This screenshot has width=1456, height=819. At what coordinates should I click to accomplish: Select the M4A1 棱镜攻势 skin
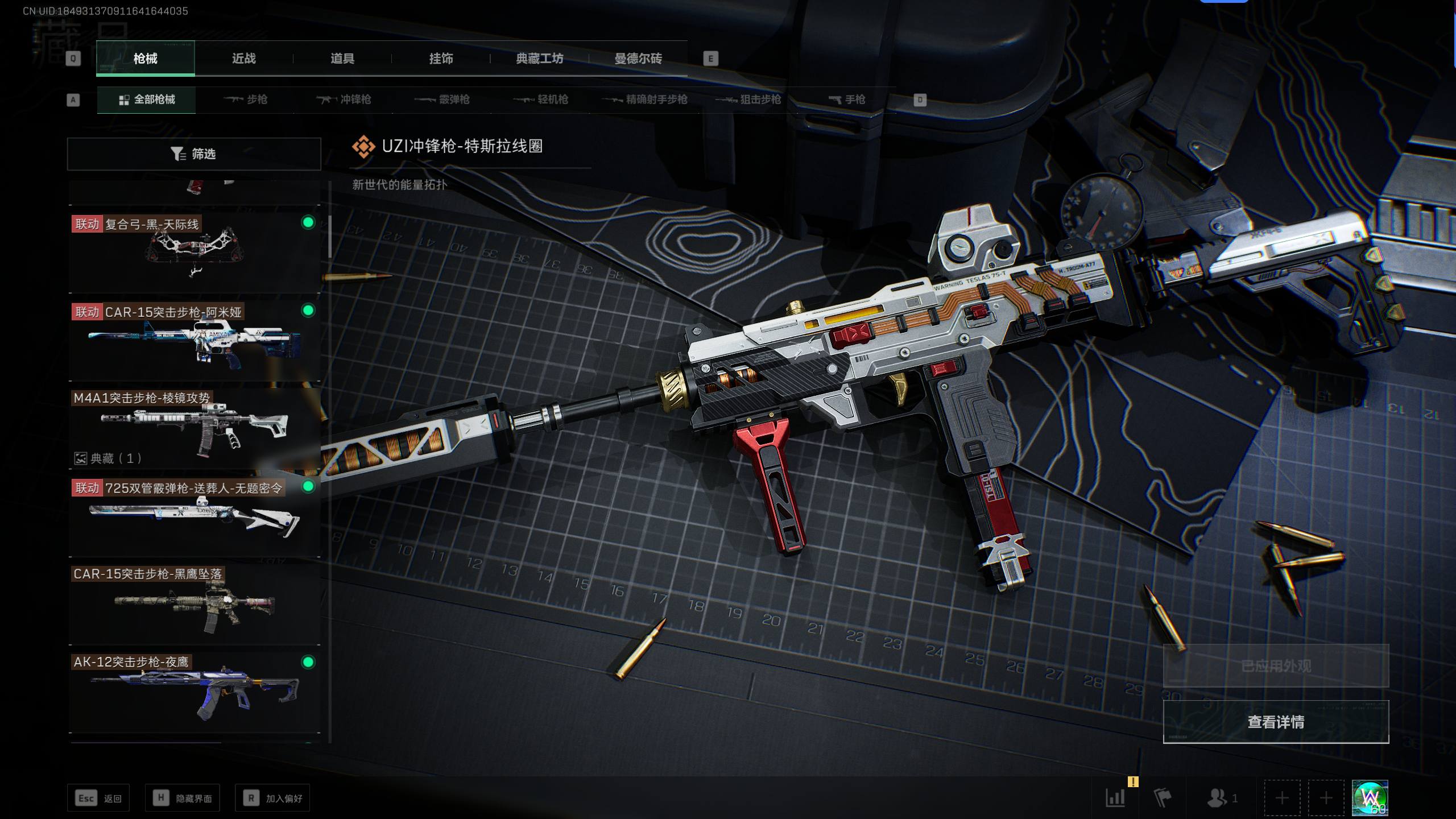(x=195, y=428)
